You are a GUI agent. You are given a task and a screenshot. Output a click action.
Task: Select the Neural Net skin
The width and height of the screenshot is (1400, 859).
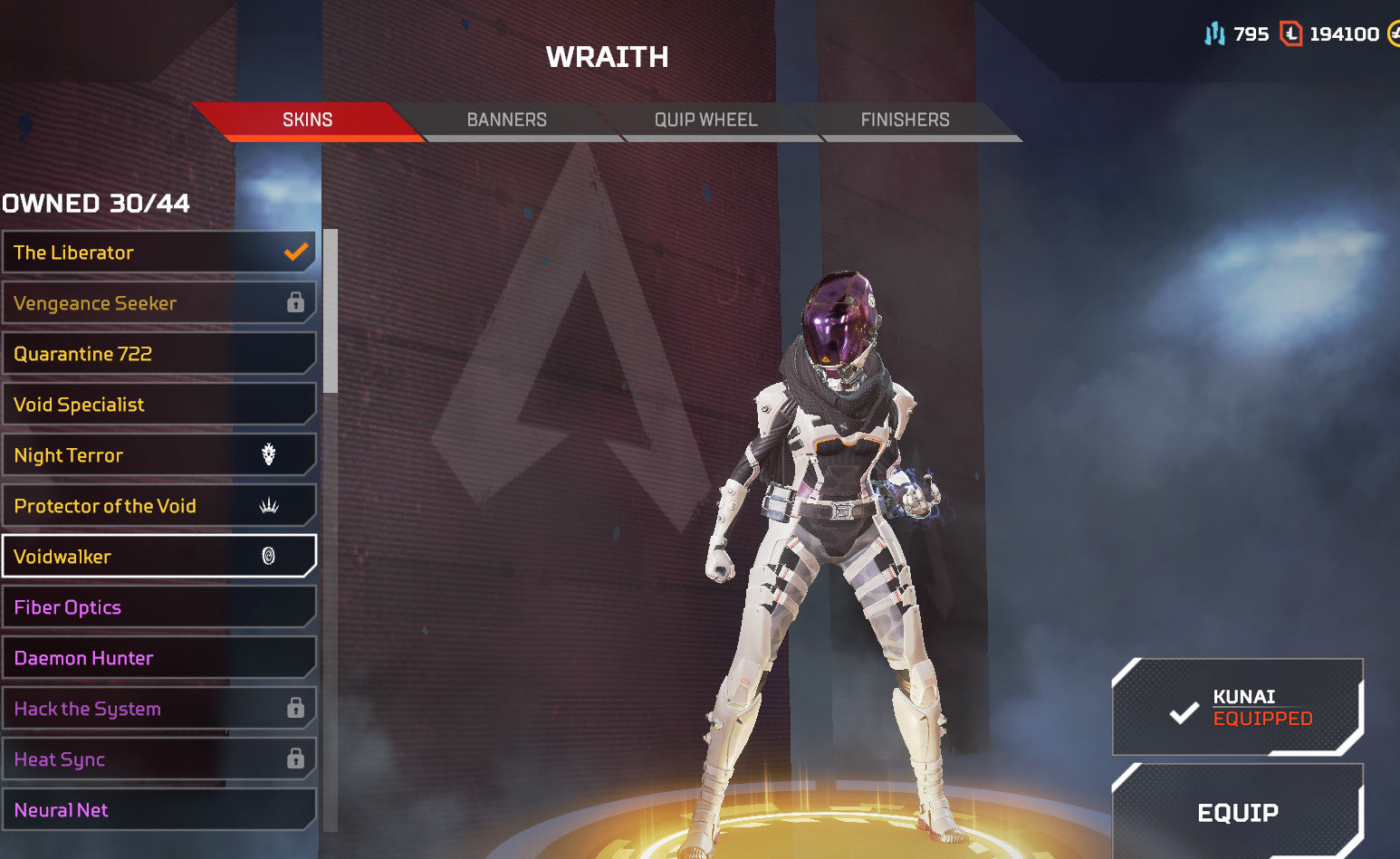coord(158,810)
